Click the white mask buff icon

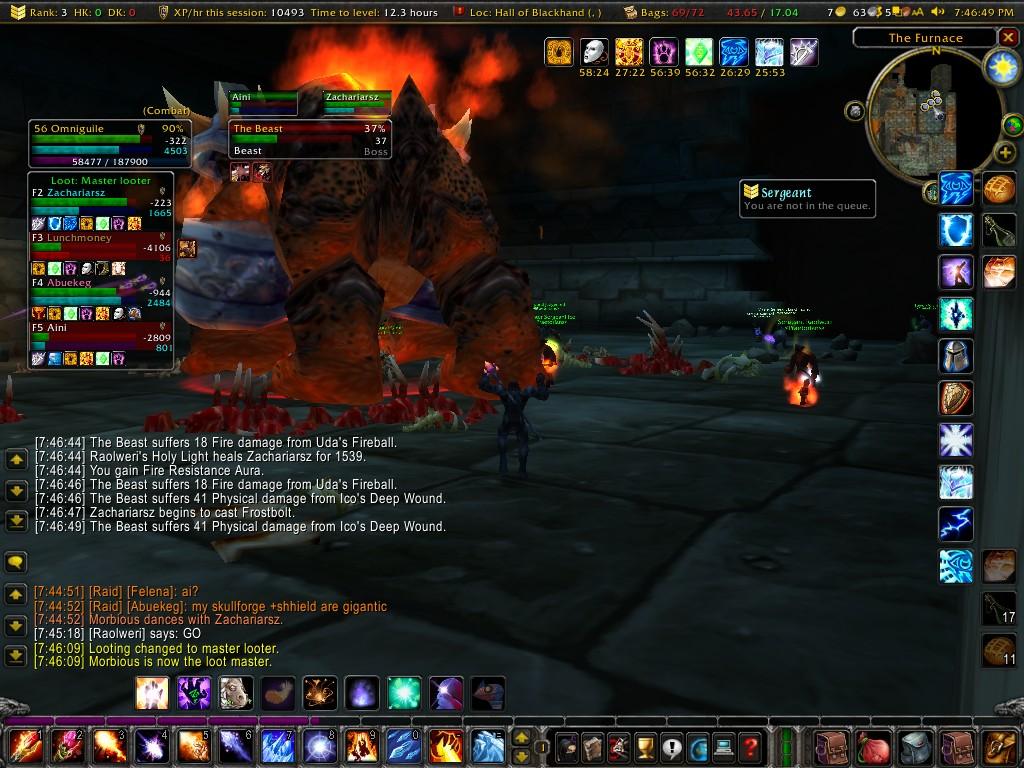click(x=594, y=52)
